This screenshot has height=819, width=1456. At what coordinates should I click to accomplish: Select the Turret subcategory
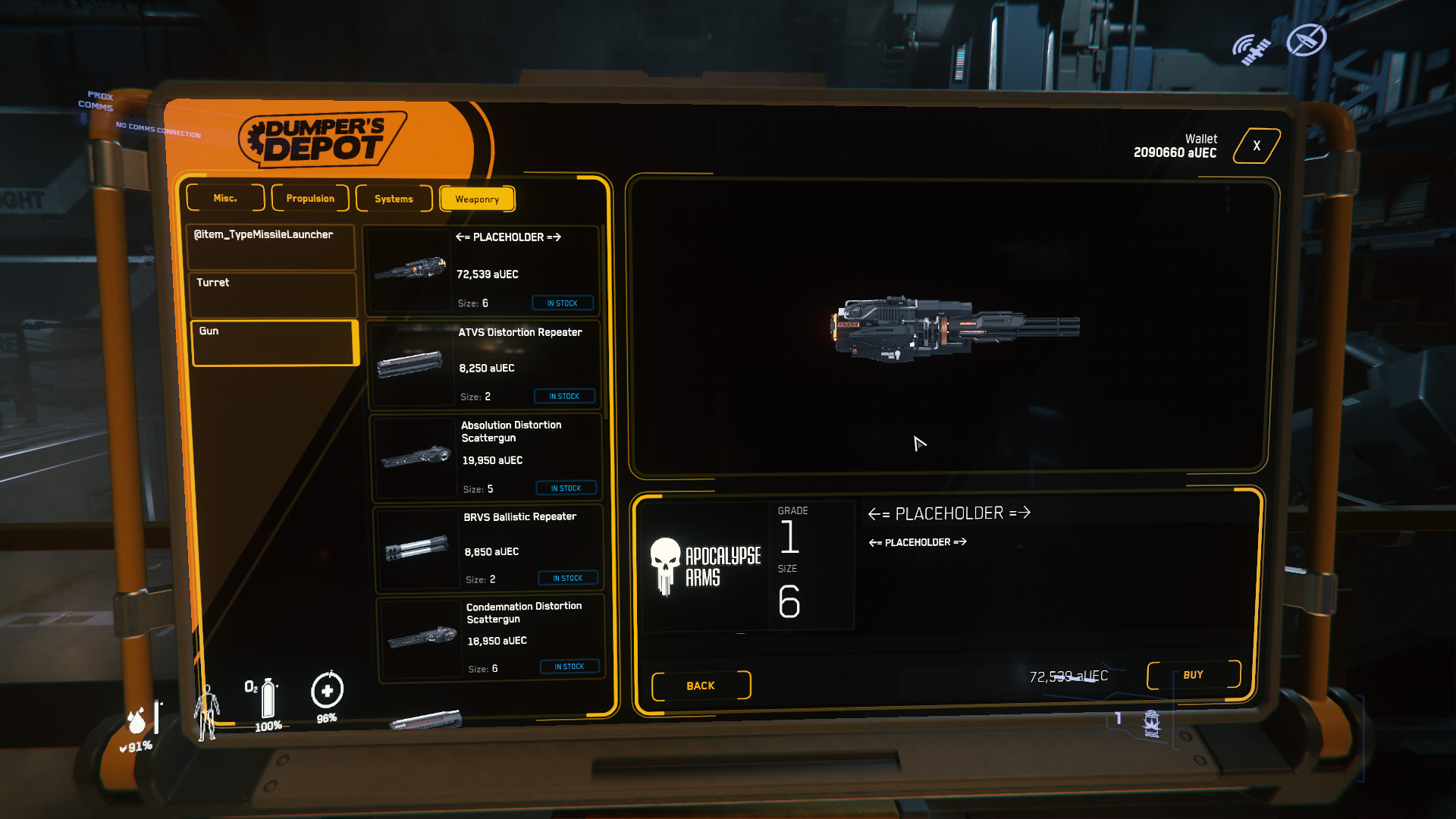(x=272, y=294)
